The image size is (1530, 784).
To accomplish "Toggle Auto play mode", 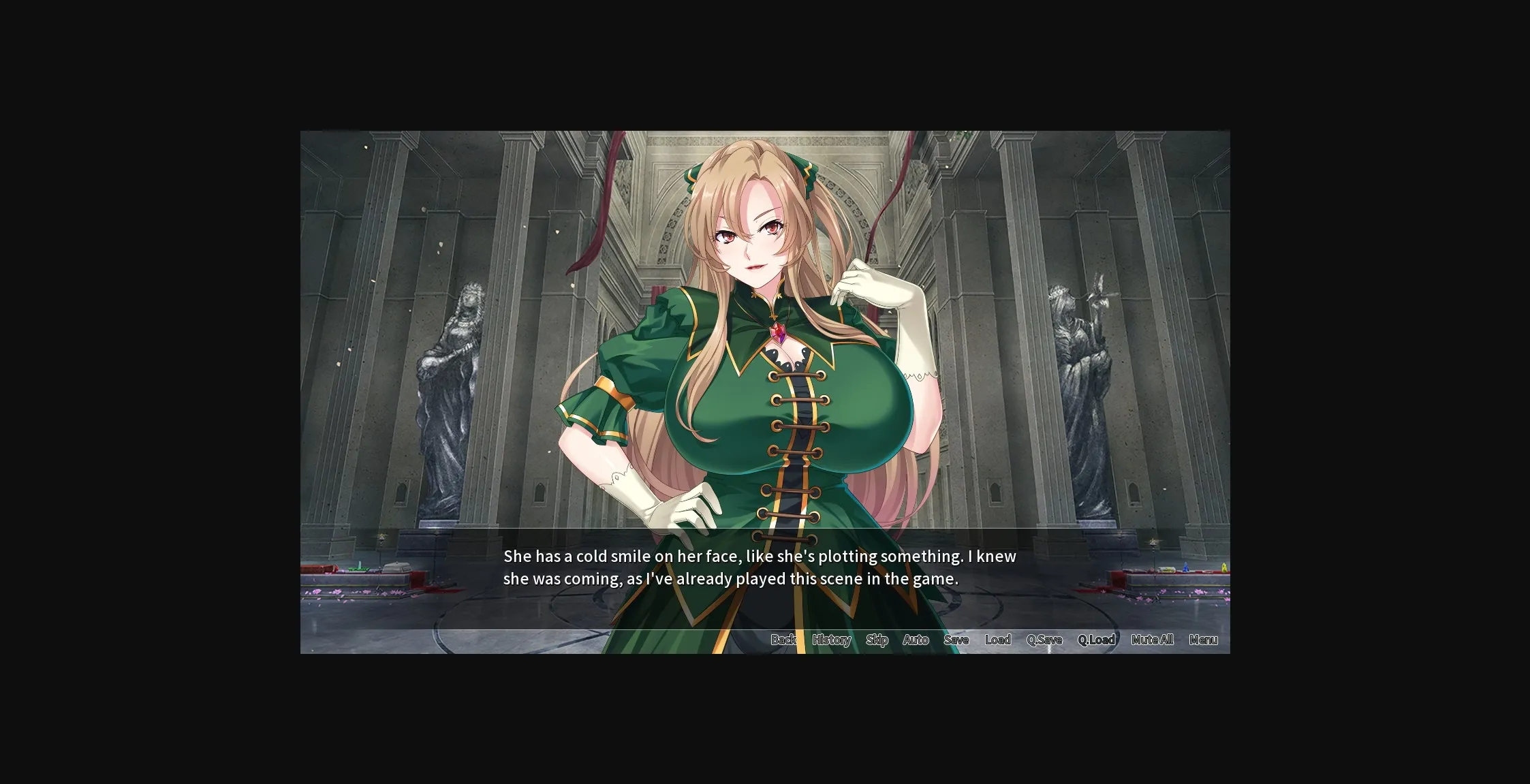I will [916, 640].
